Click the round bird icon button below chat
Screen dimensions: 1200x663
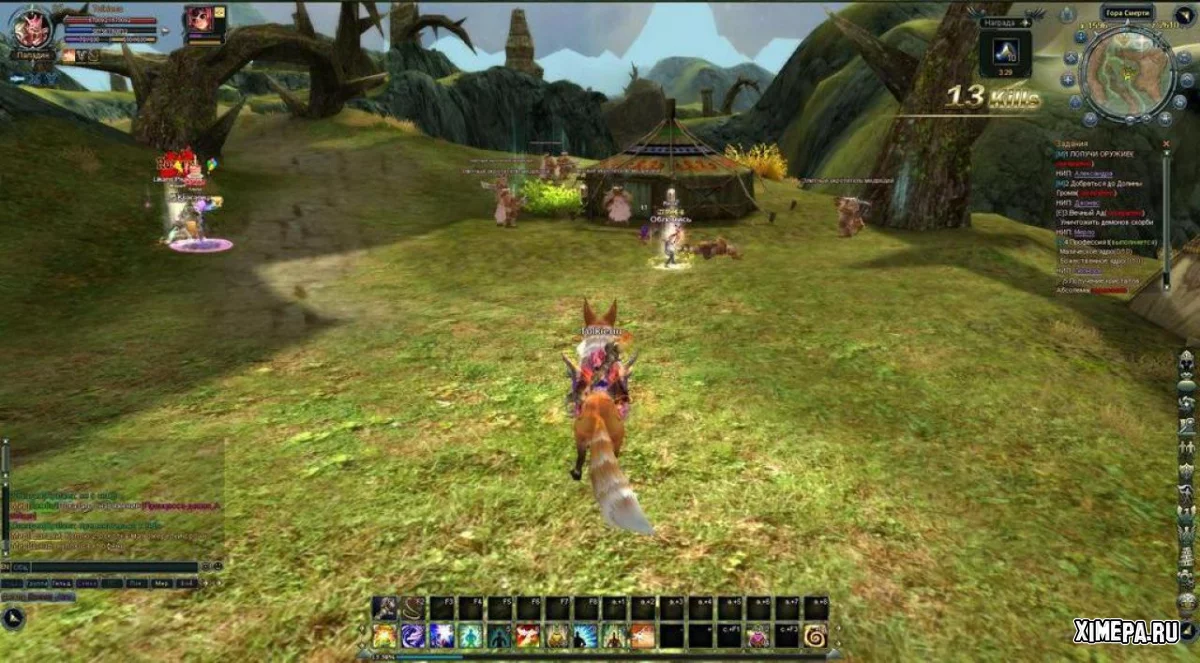pyautogui.click(x=14, y=617)
